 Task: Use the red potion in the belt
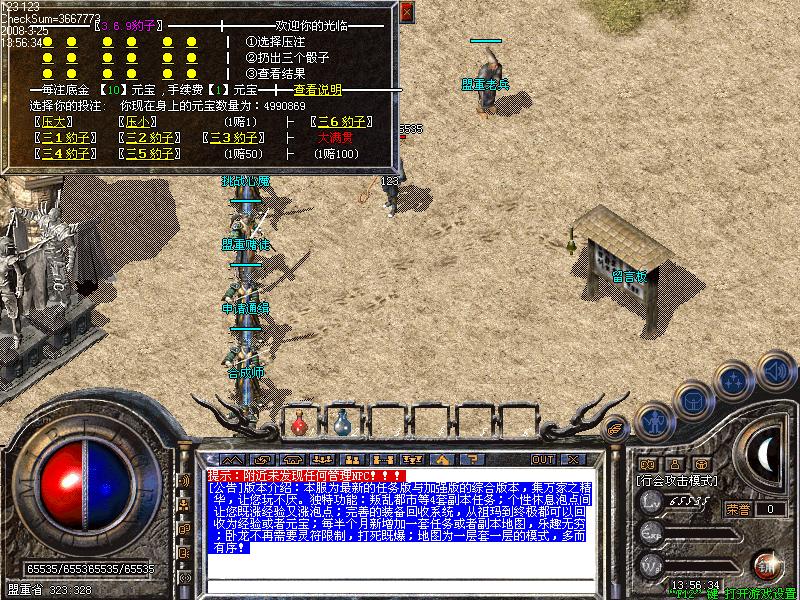click(299, 424)
